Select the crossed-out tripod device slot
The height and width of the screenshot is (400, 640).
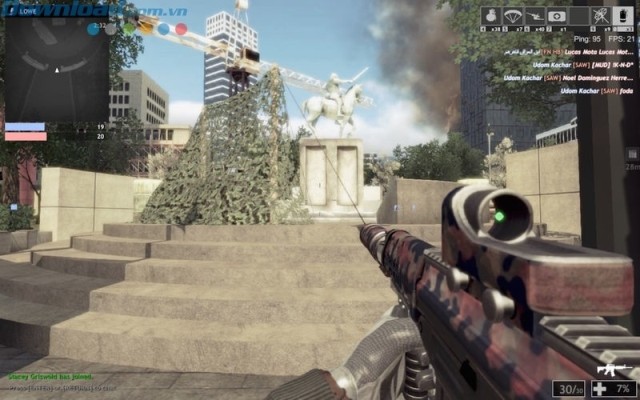click(x=600, y=16)
